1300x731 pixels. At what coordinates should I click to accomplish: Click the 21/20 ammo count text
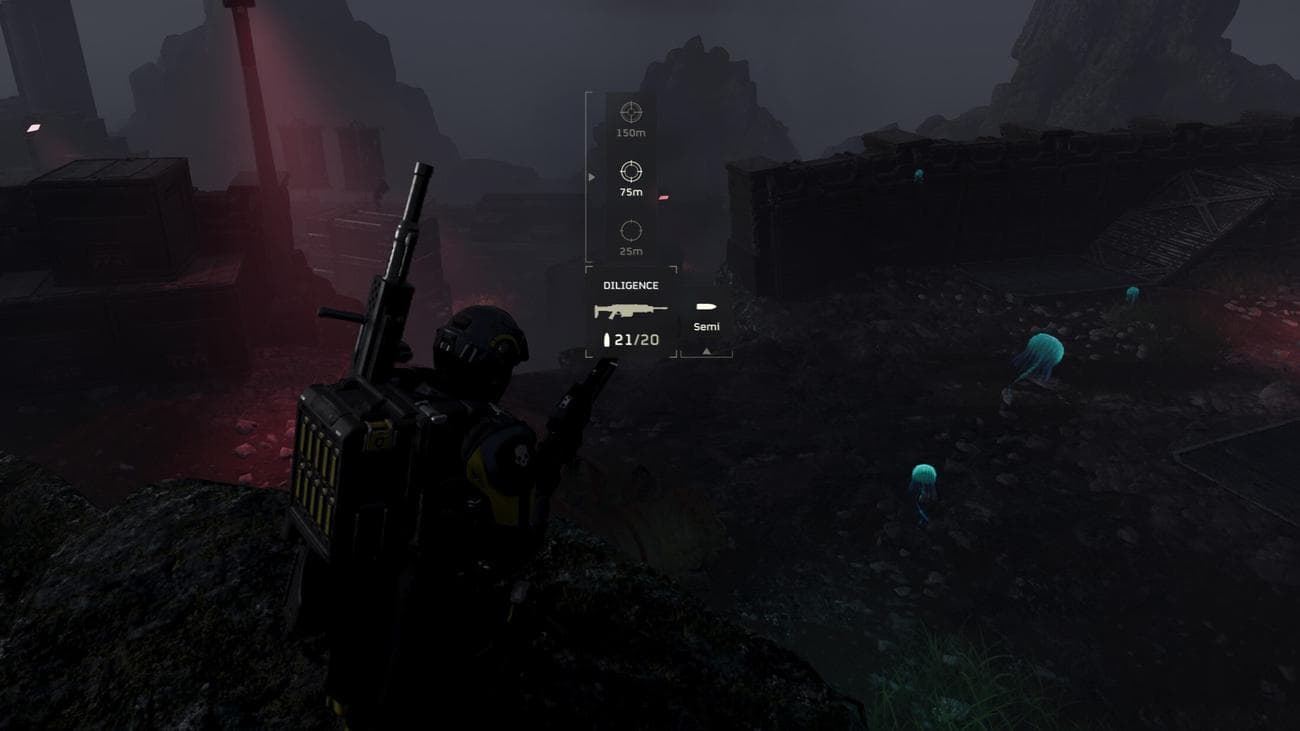(636, 339)
